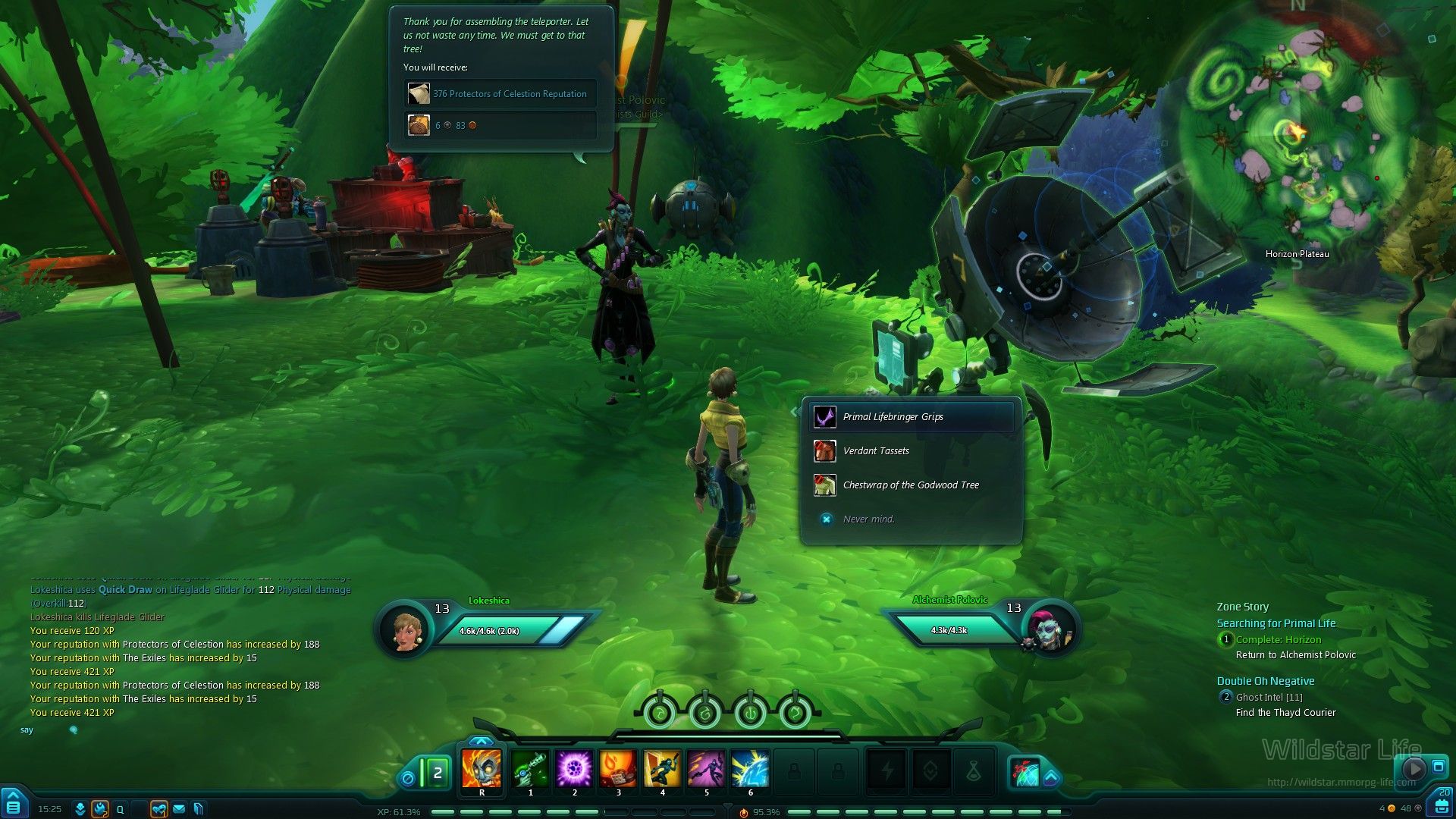Open the Double Oh Negative quest entry

1265,681
